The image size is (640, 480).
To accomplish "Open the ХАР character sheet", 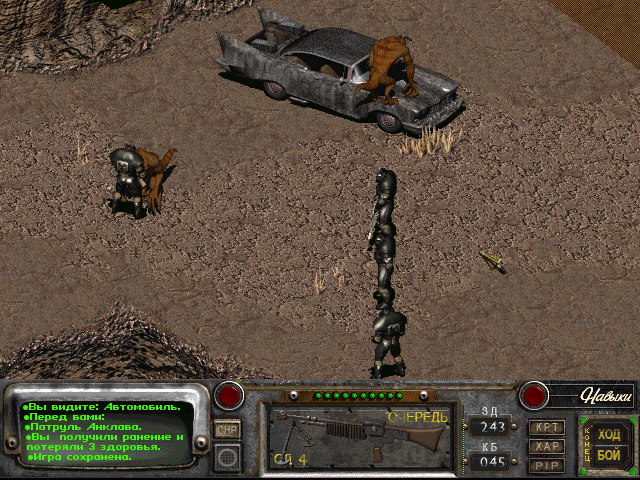I will pos(546,446).
